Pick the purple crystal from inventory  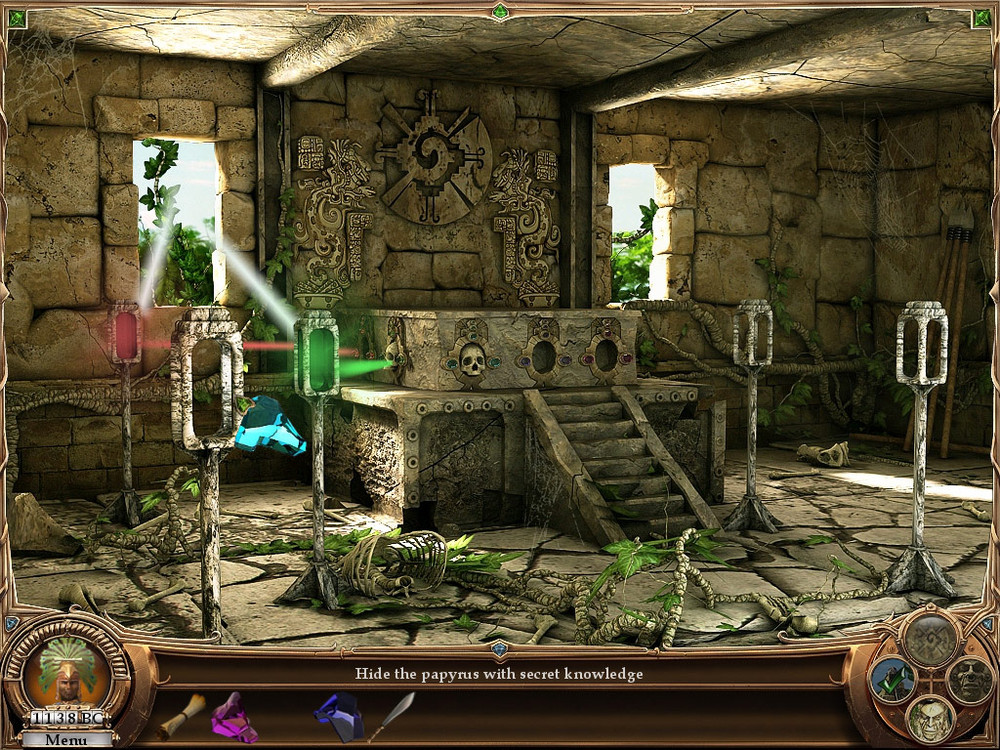point(234,715)
